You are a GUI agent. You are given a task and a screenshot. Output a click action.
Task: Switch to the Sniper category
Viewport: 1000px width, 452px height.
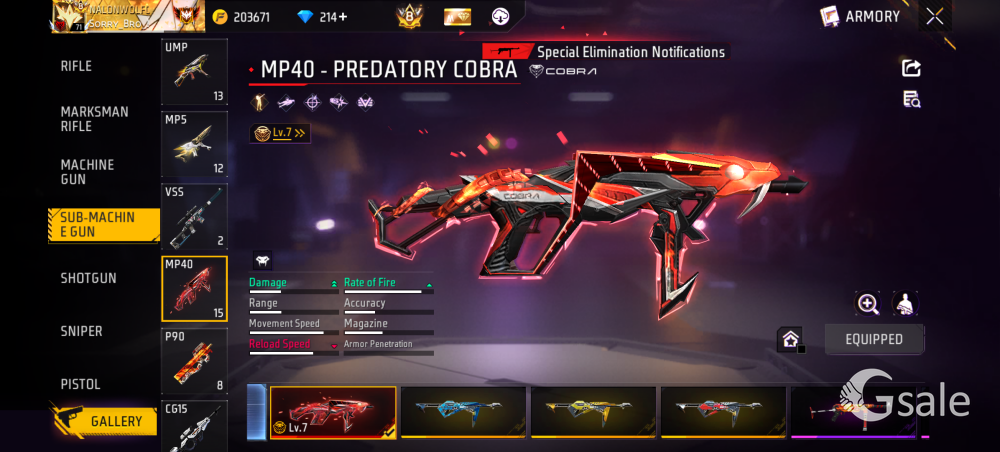point(81,331)
